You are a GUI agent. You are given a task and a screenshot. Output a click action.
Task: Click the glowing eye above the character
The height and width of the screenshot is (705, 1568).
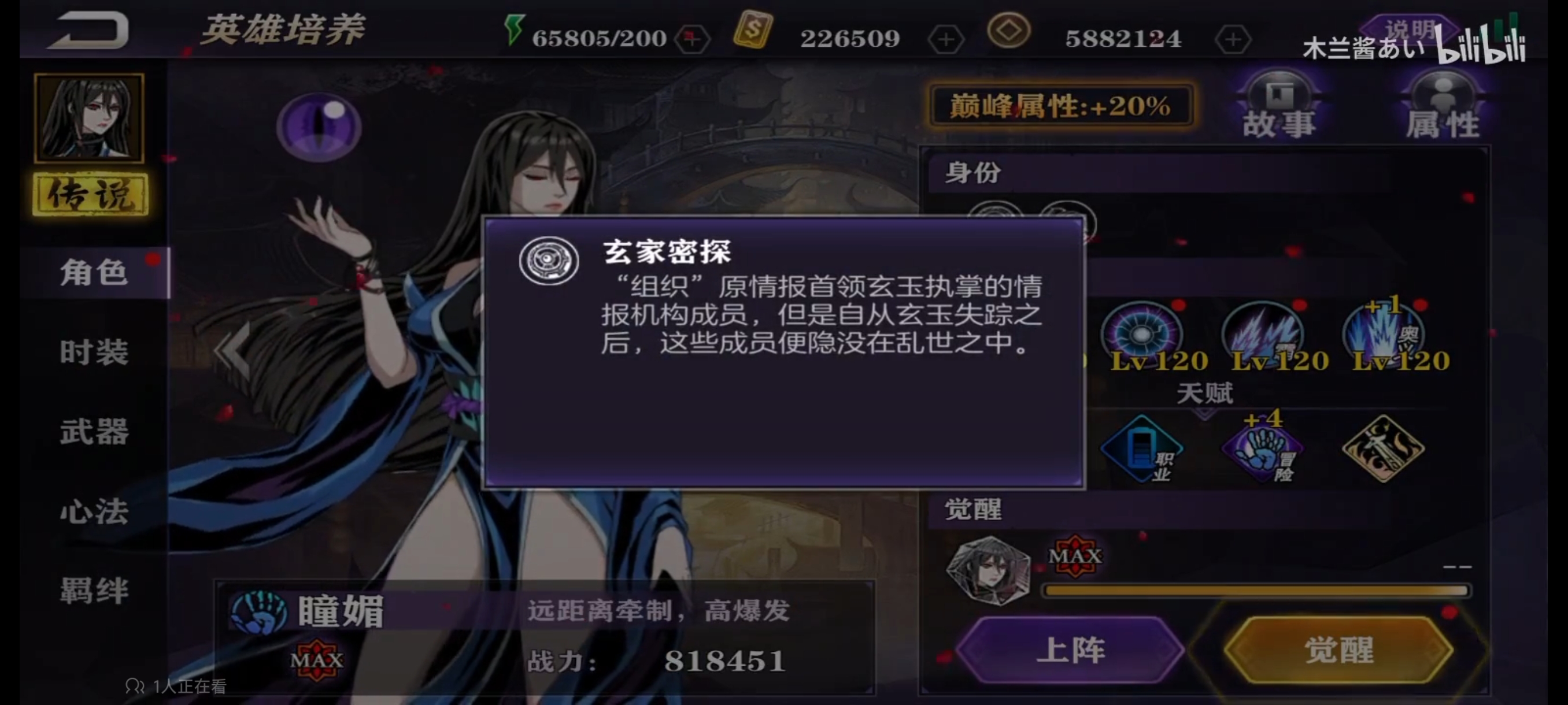[x=318, y=128]
